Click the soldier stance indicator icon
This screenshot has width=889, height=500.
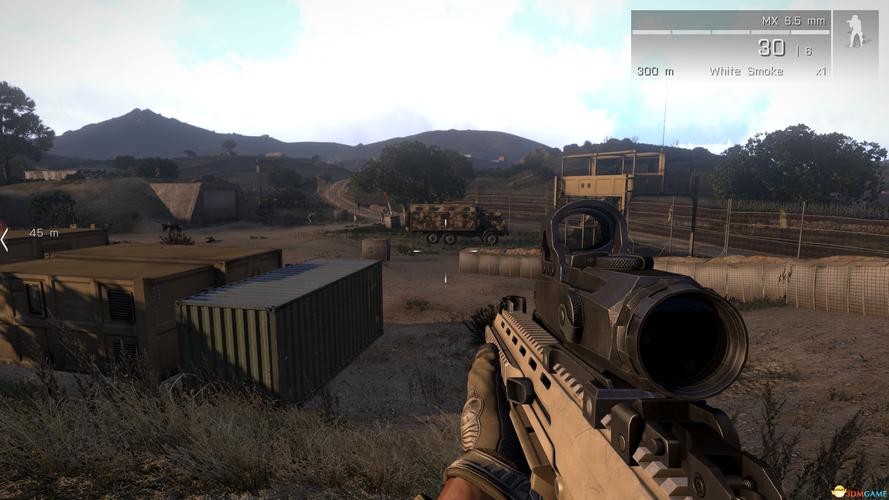tap(856, 32)
